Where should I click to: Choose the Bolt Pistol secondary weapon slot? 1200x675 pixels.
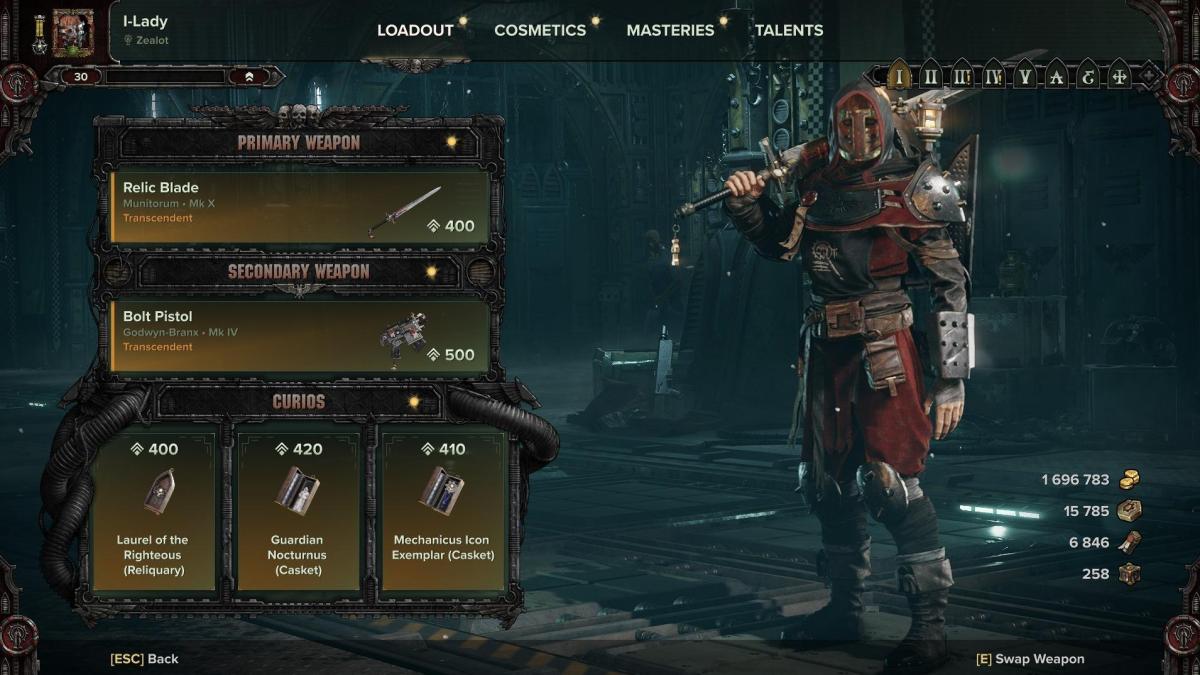(x=300, y=336)
